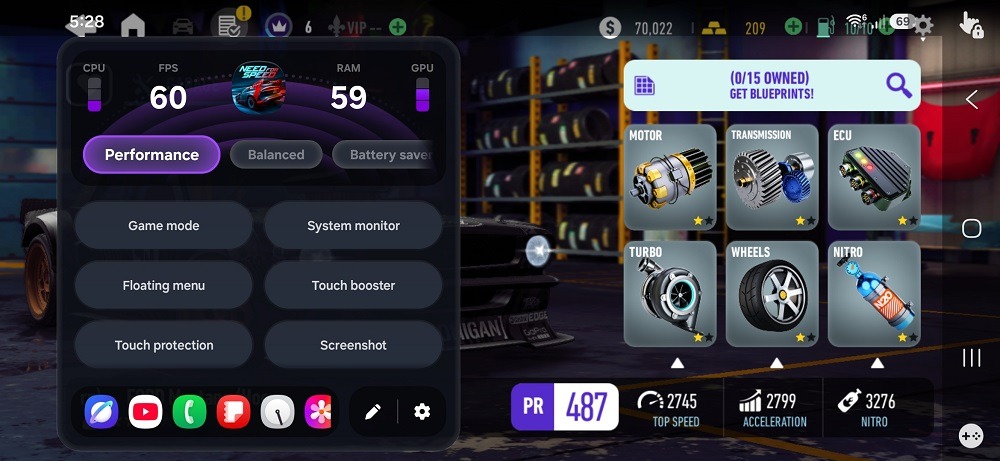Open the missions checklist icon with alert
Viewport: 1000px width, 461px height.
[229, 25]
